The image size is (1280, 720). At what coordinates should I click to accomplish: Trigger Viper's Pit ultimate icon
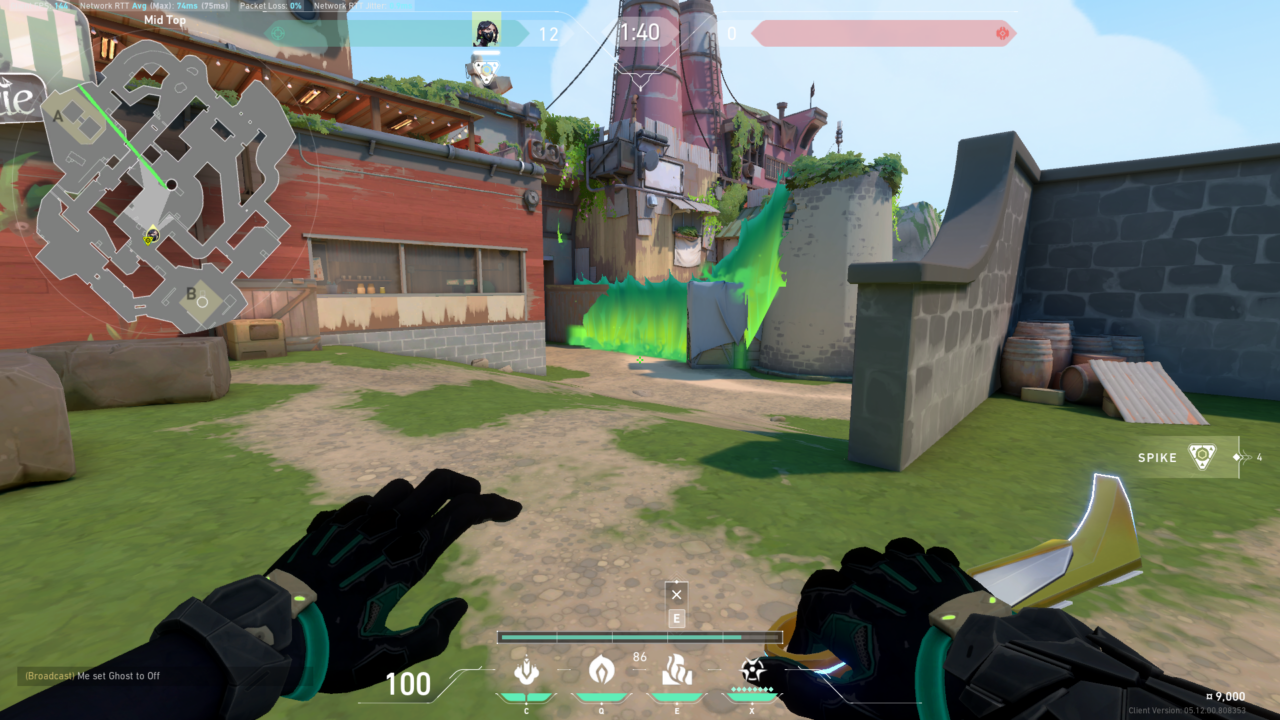(x=751, y=670)
